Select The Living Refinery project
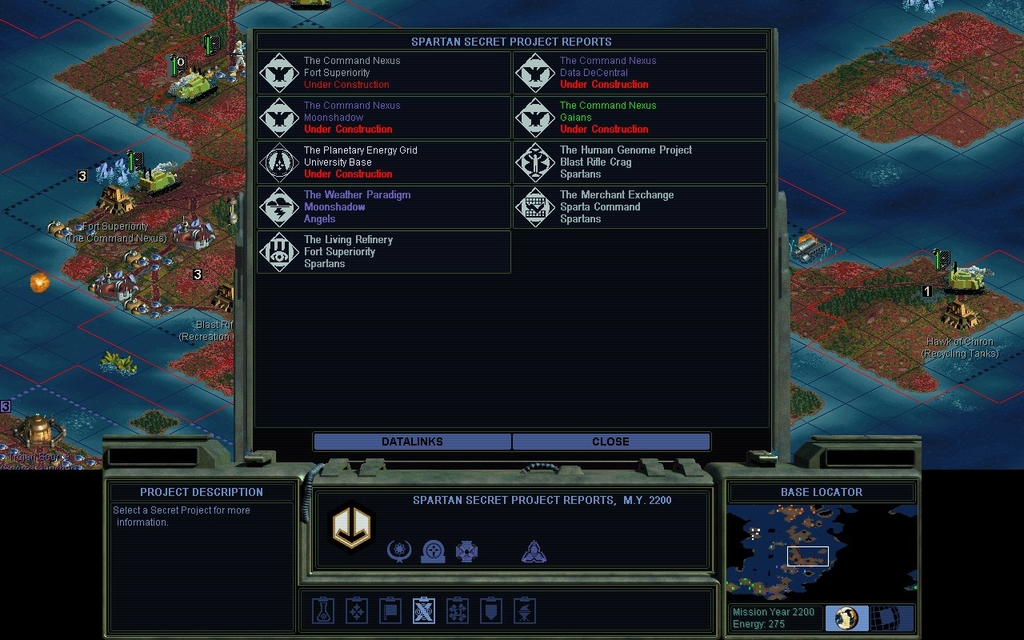The height and width of the screenshot is (640, 1024). point(384,252)
